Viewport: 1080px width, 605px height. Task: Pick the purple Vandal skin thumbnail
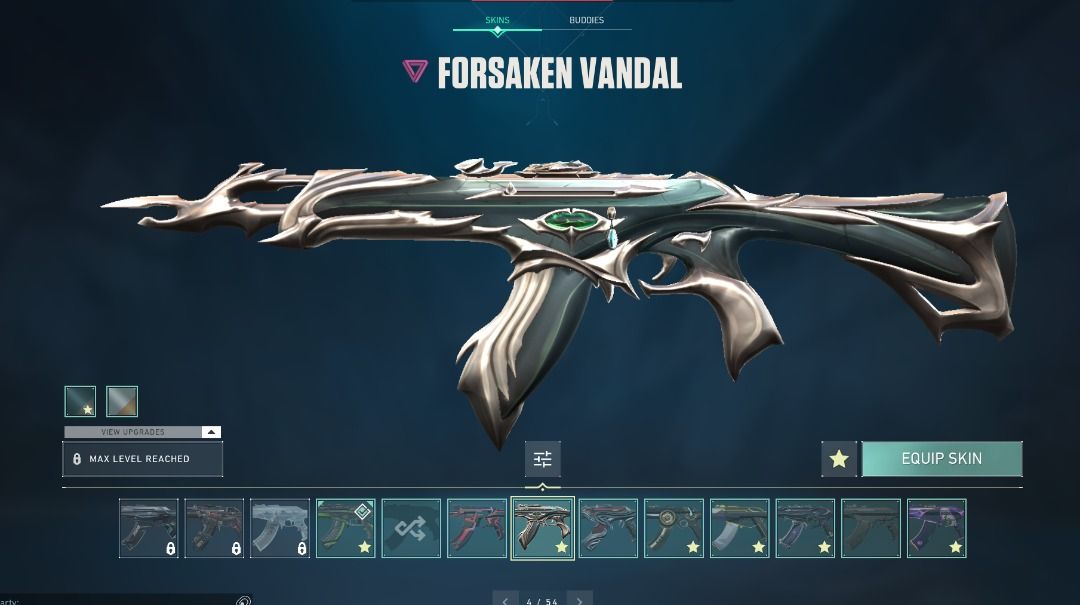(x=936, y=528)
